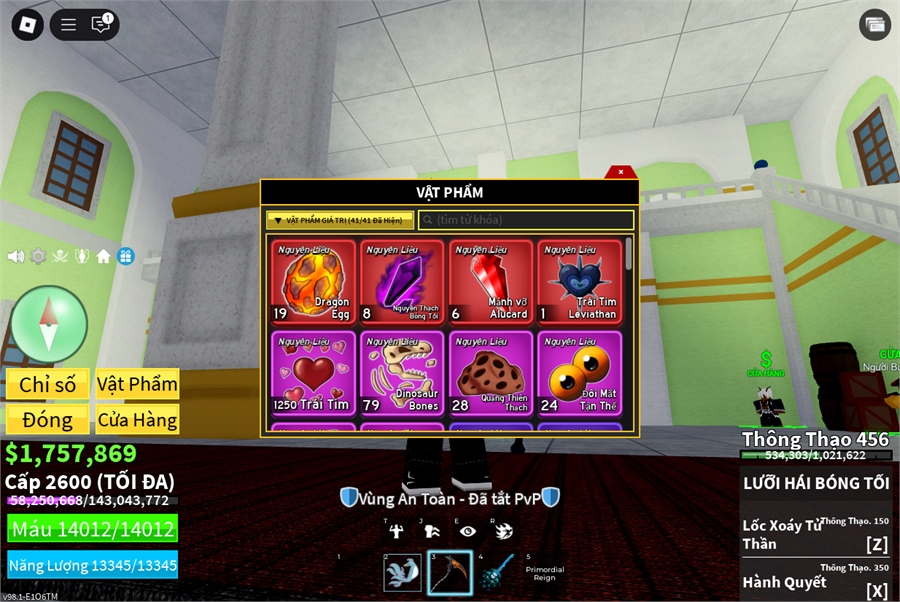Open the Cửa Hàng shop

click(x=137, y=419)
